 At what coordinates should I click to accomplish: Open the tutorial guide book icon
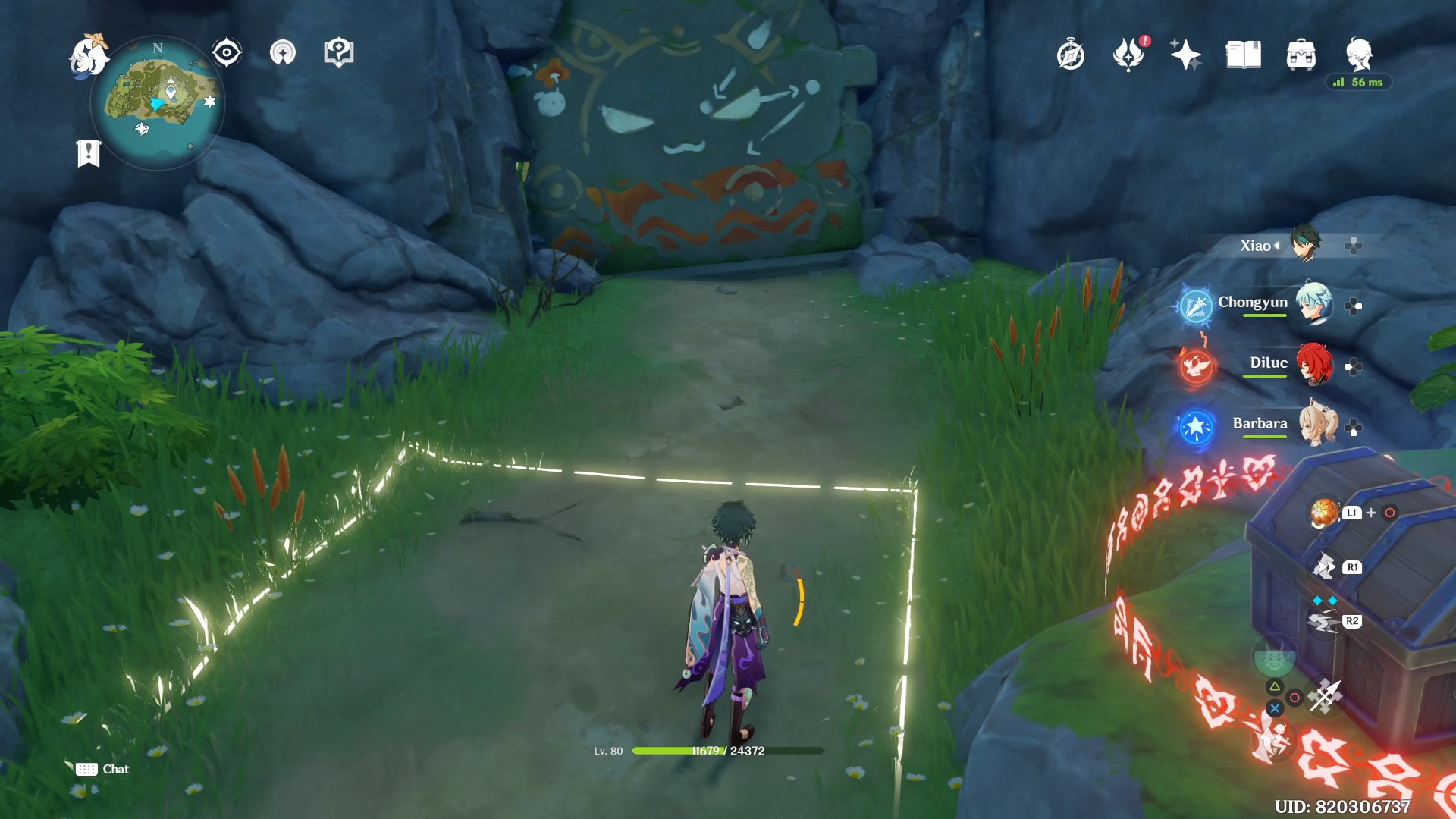[341, 52]
